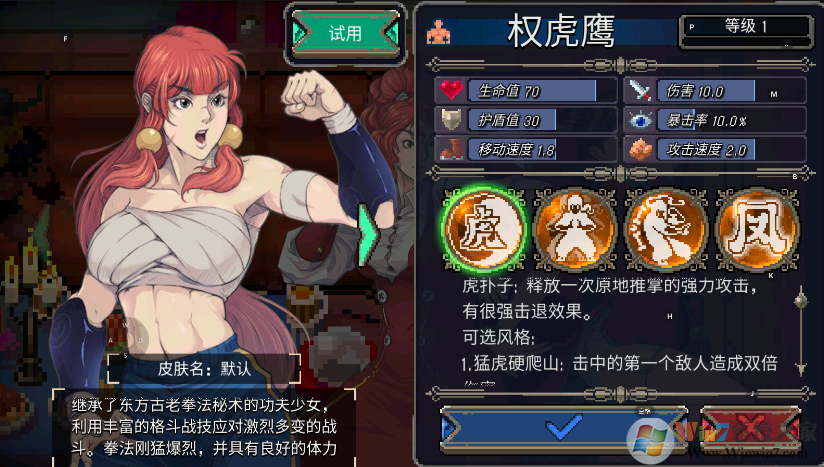Select the 虎 tiger skill icon
This screenshot has width=824, height=467.
click(484, 225)
